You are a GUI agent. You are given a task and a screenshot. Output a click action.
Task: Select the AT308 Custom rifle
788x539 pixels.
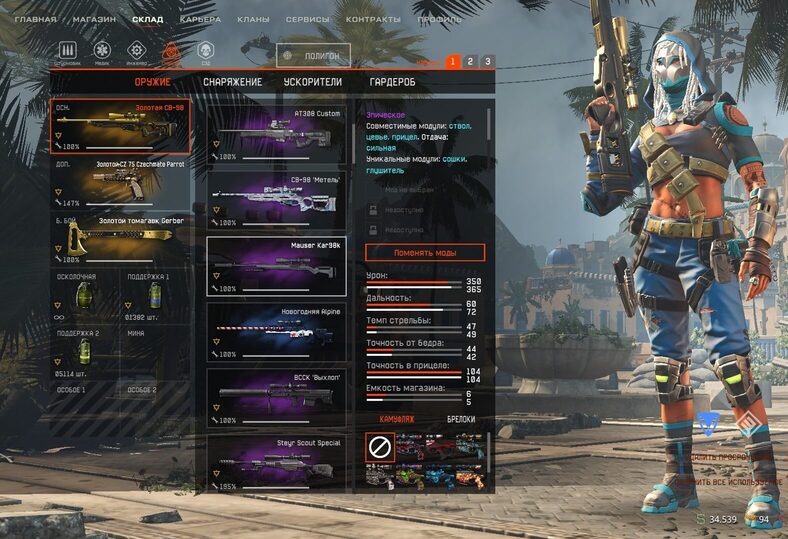tap(276, 134)
